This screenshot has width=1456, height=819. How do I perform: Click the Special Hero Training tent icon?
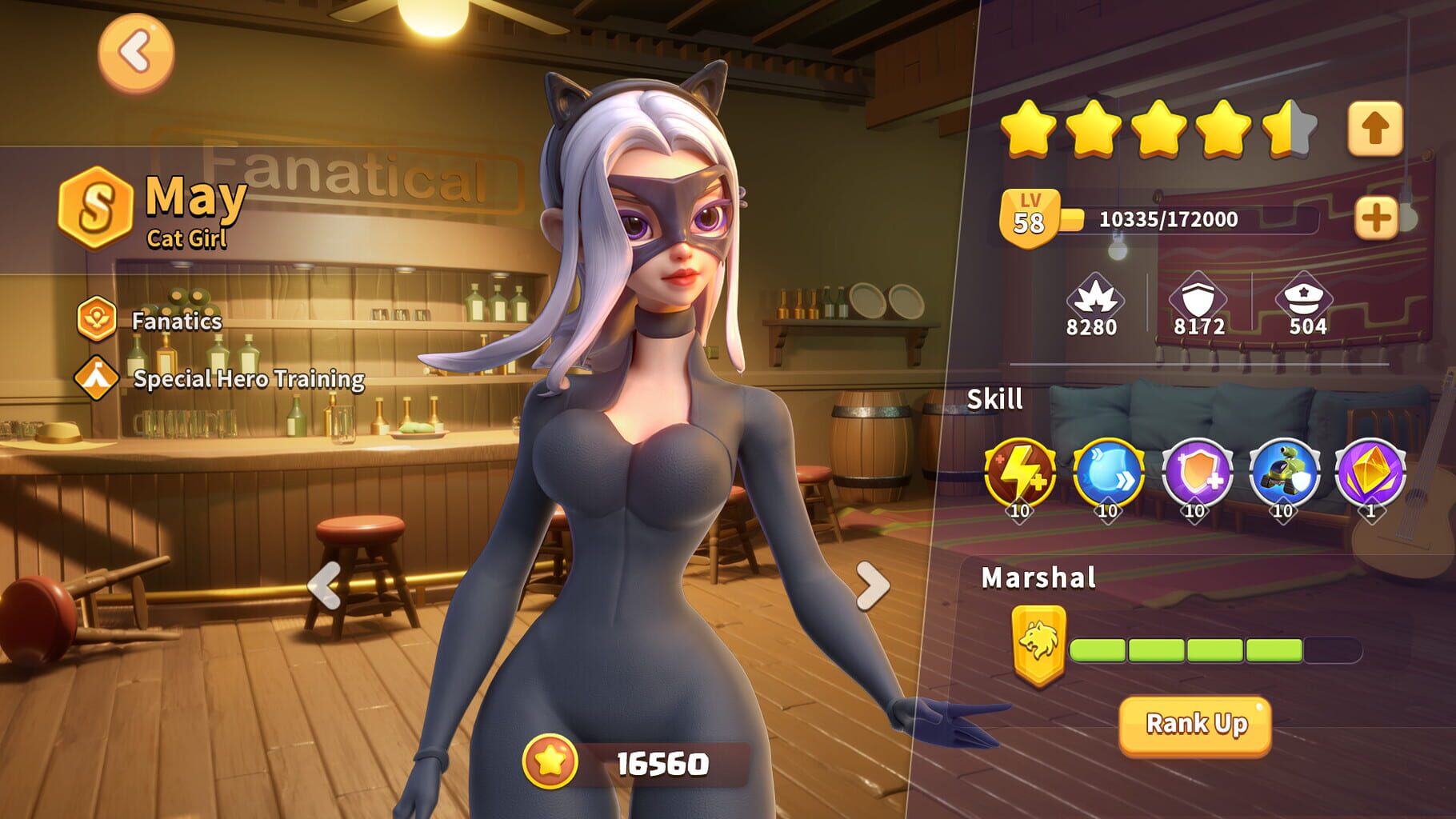click(98, 376)
